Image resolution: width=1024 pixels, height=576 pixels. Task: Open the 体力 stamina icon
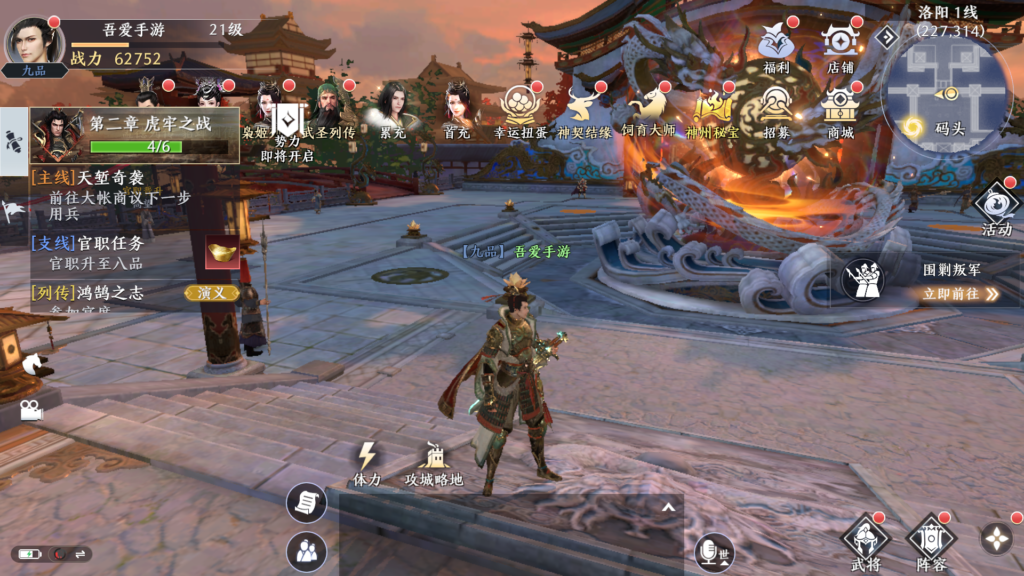click(x=367, y=463)
